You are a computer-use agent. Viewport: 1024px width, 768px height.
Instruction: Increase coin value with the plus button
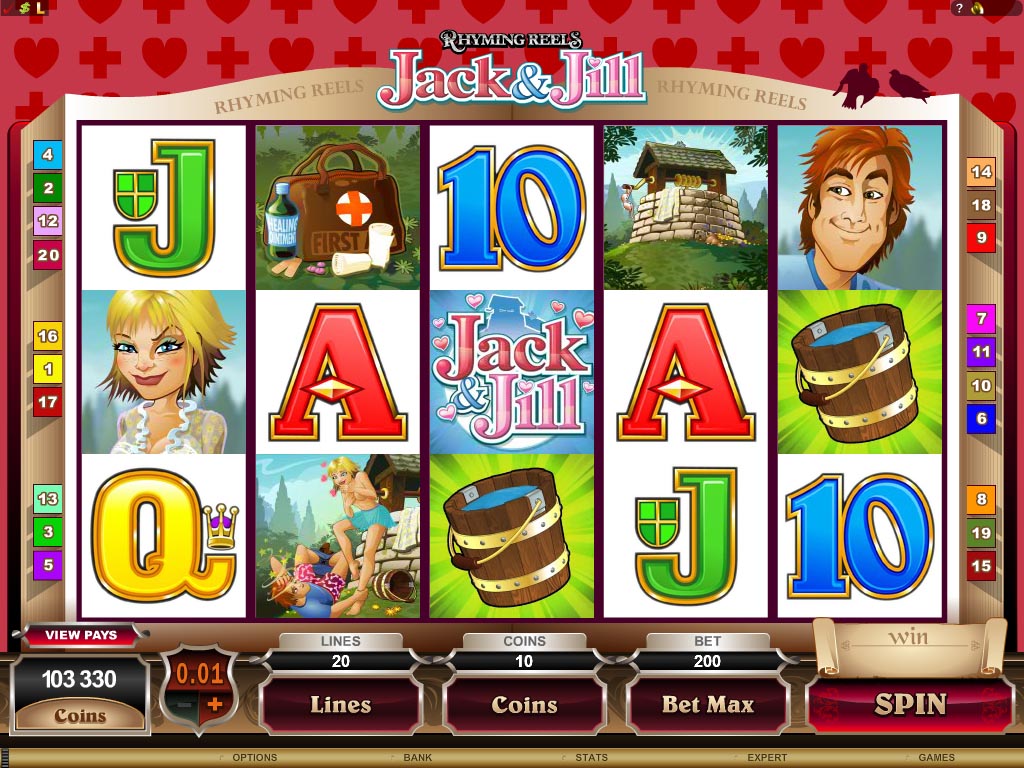pos(215,704)
